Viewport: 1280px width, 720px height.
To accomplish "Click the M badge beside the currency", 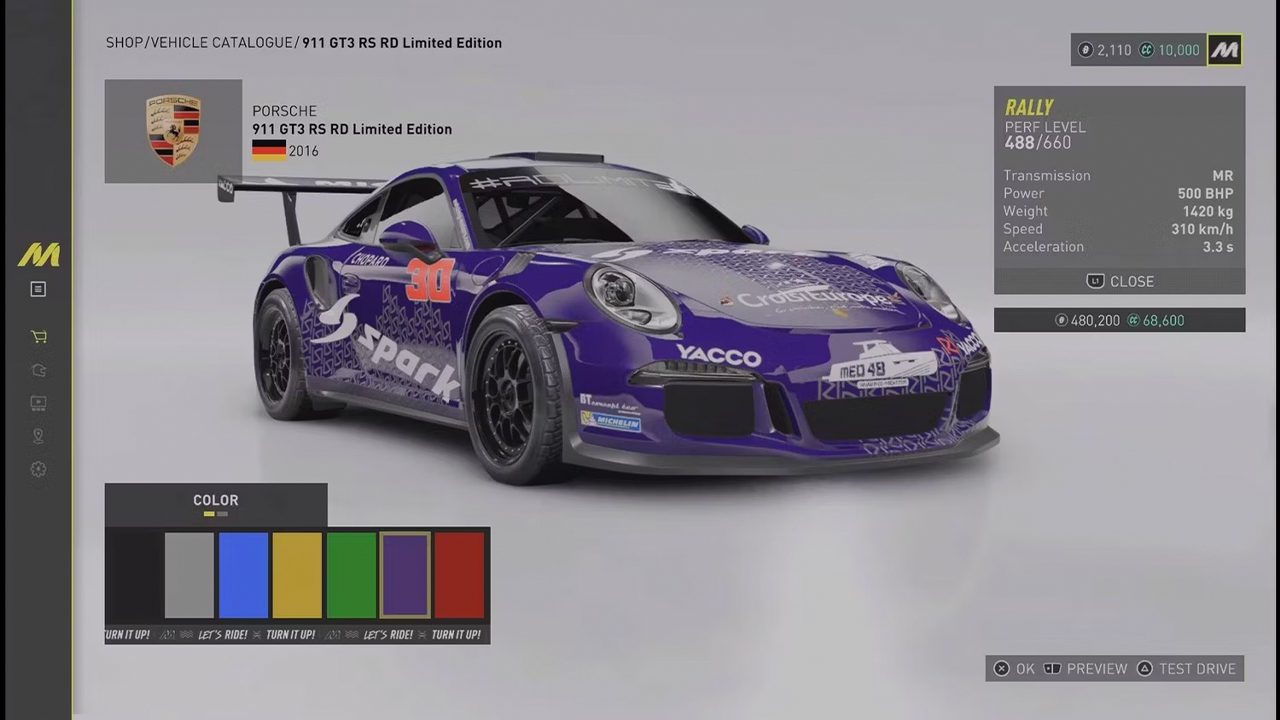I will (1224, 50).
